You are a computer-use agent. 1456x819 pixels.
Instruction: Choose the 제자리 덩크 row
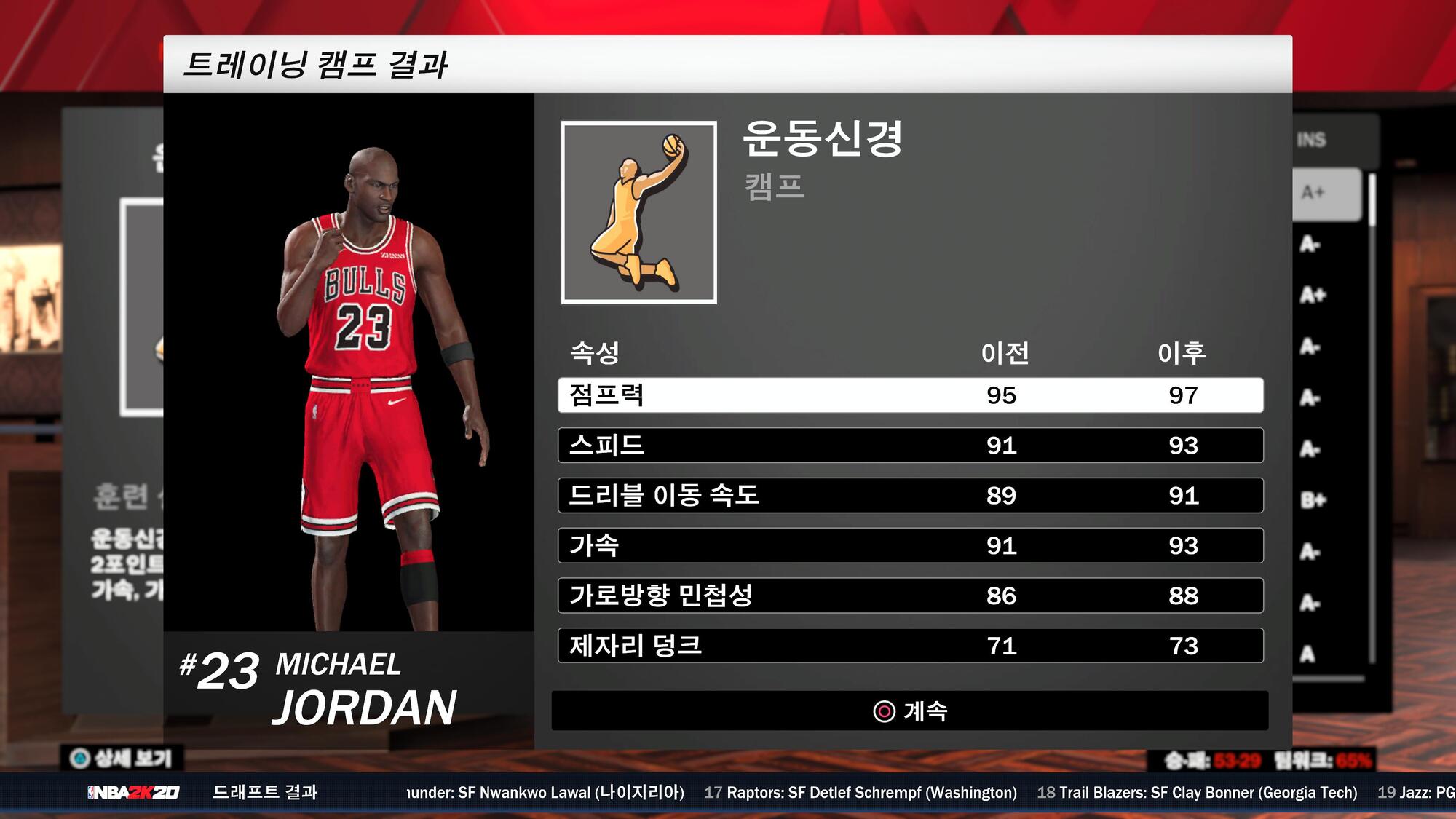(x=910, y=646)
